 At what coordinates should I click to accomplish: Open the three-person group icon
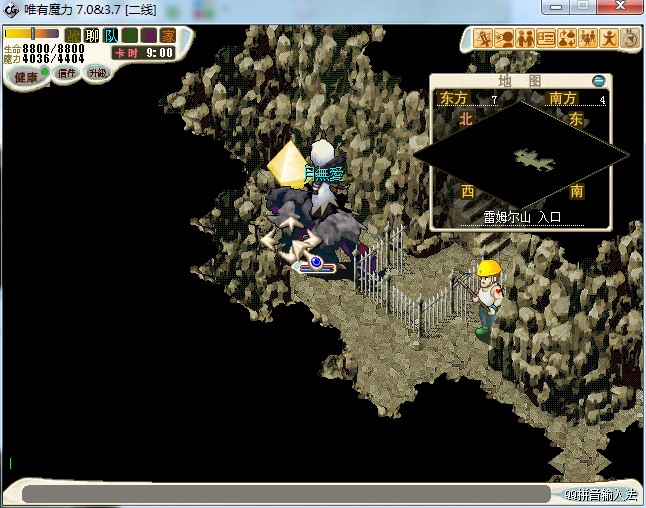588,39
